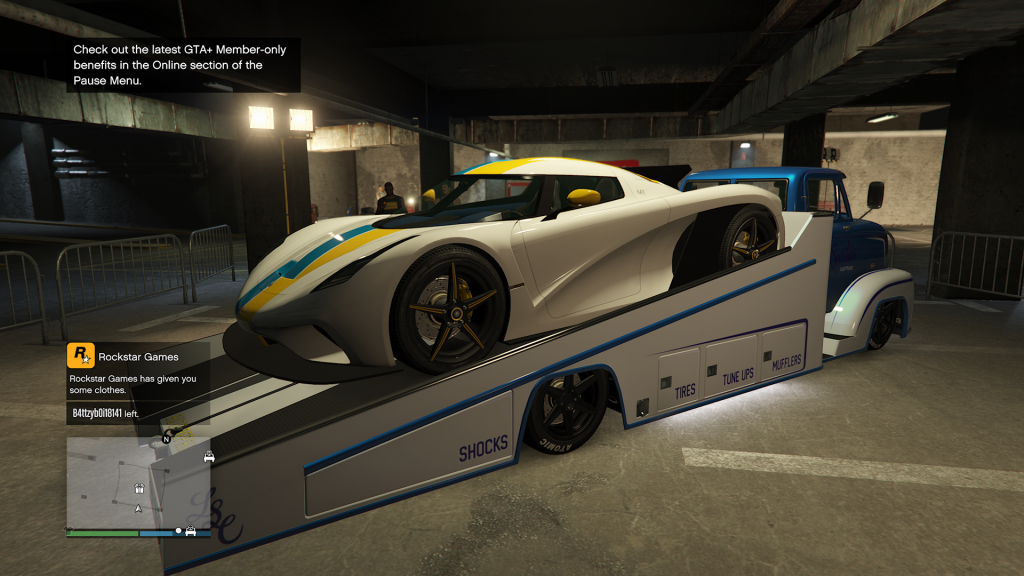1024x576 pixels.
Task: Select the minimap
Action: (x=138, y=481)
